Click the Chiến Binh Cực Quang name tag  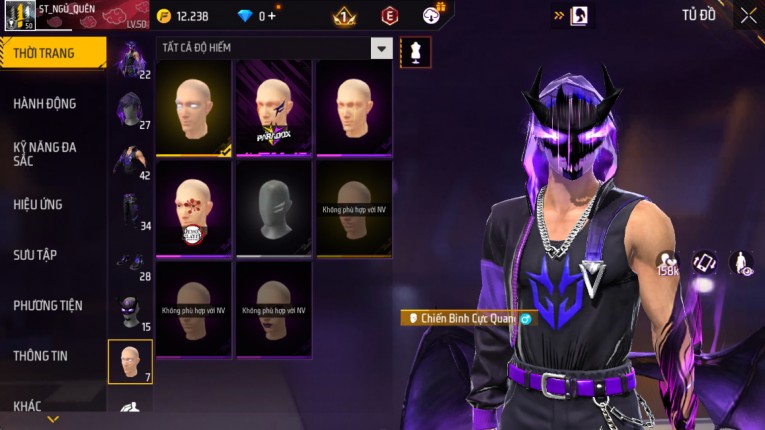[468, 318]
